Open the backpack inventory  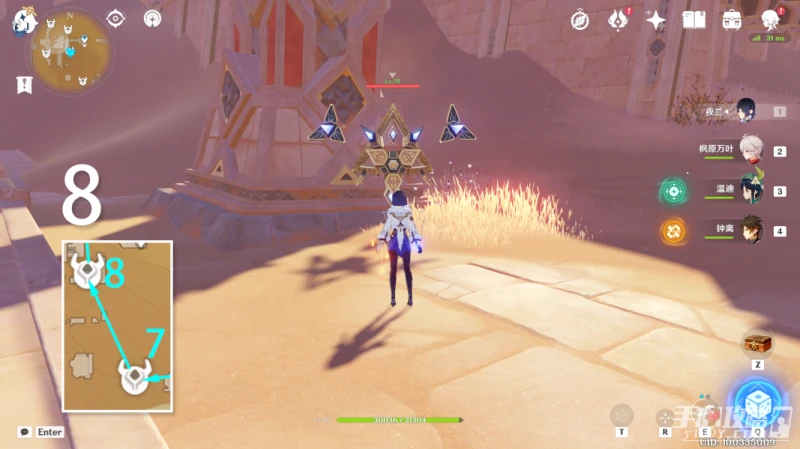[x=731, y=19]
